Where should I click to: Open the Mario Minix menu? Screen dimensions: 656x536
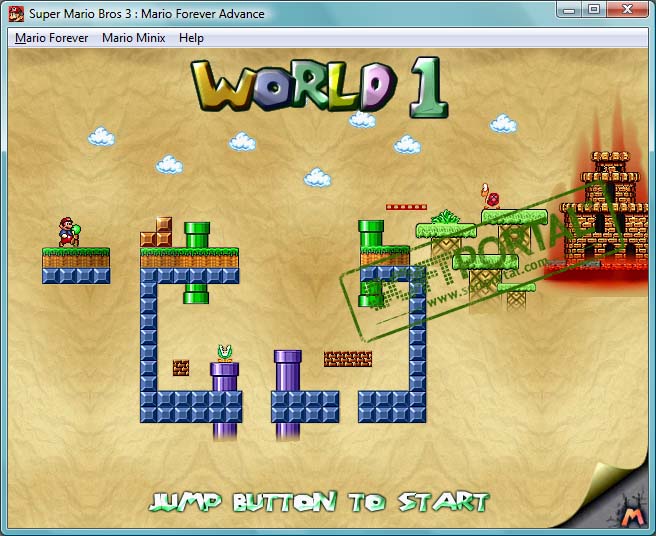pos(133,38)
